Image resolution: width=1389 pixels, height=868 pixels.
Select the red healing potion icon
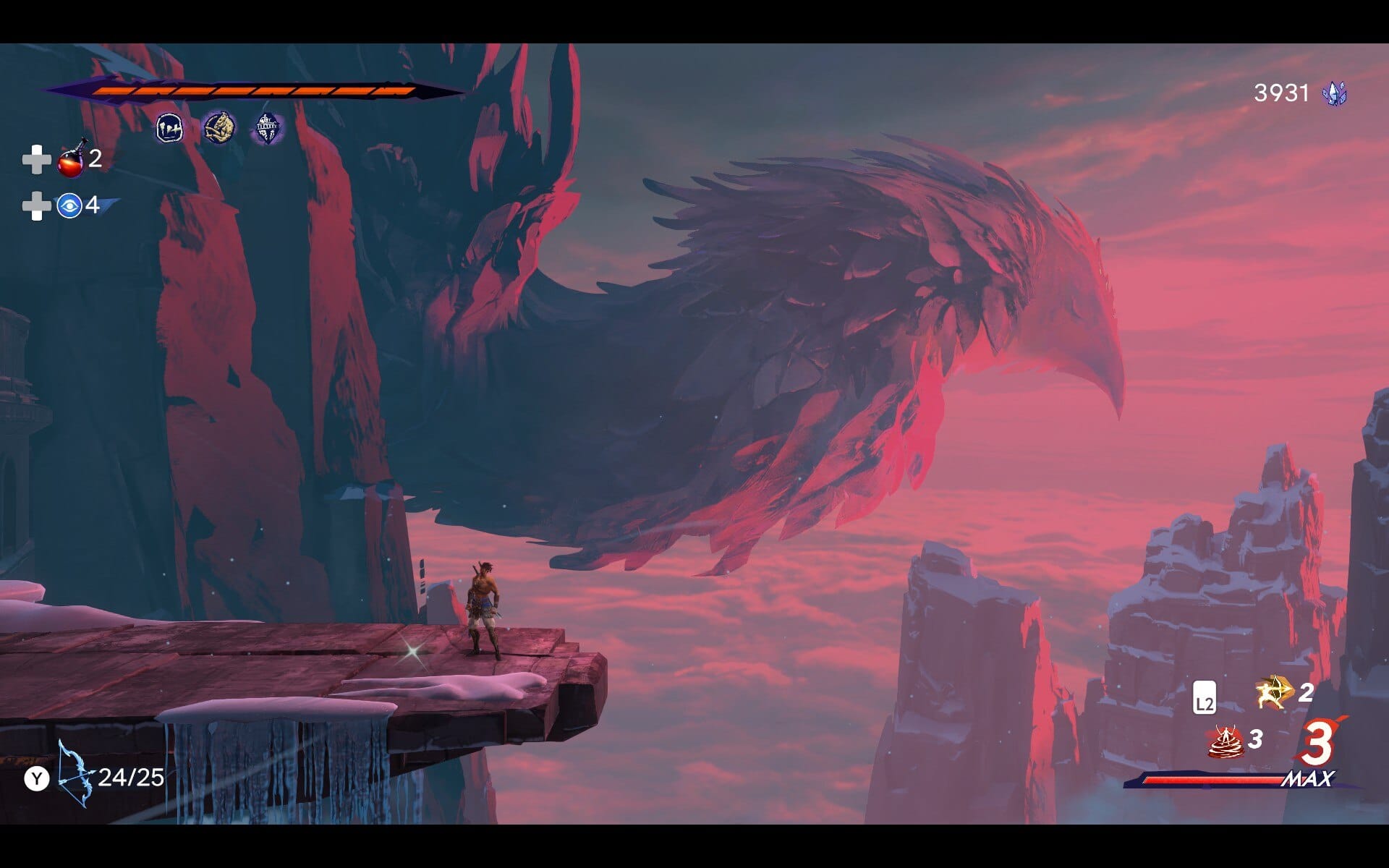tap(72, 159)
